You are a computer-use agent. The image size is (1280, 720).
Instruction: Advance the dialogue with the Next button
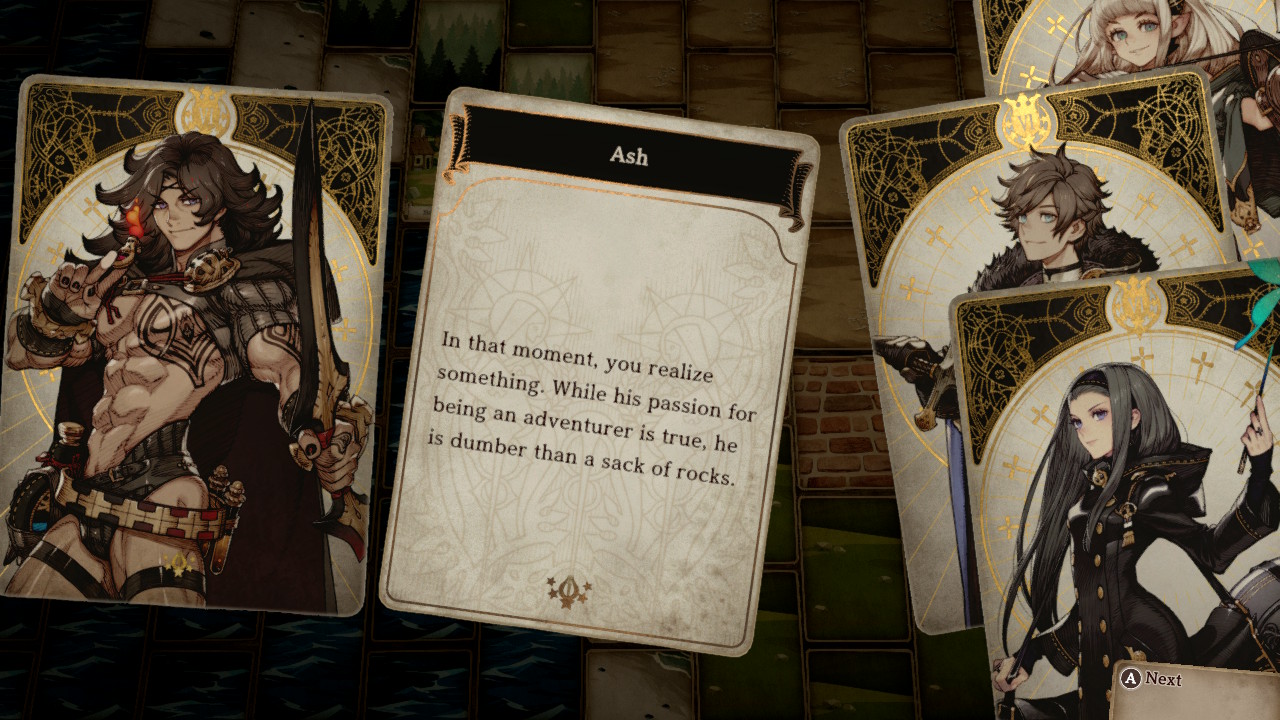point(1152,679)
